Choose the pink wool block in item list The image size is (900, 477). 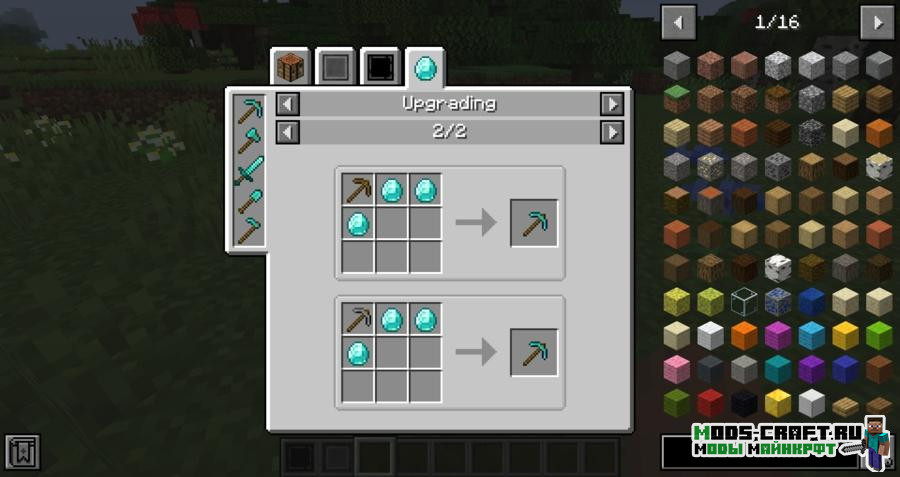click(677, 367)
